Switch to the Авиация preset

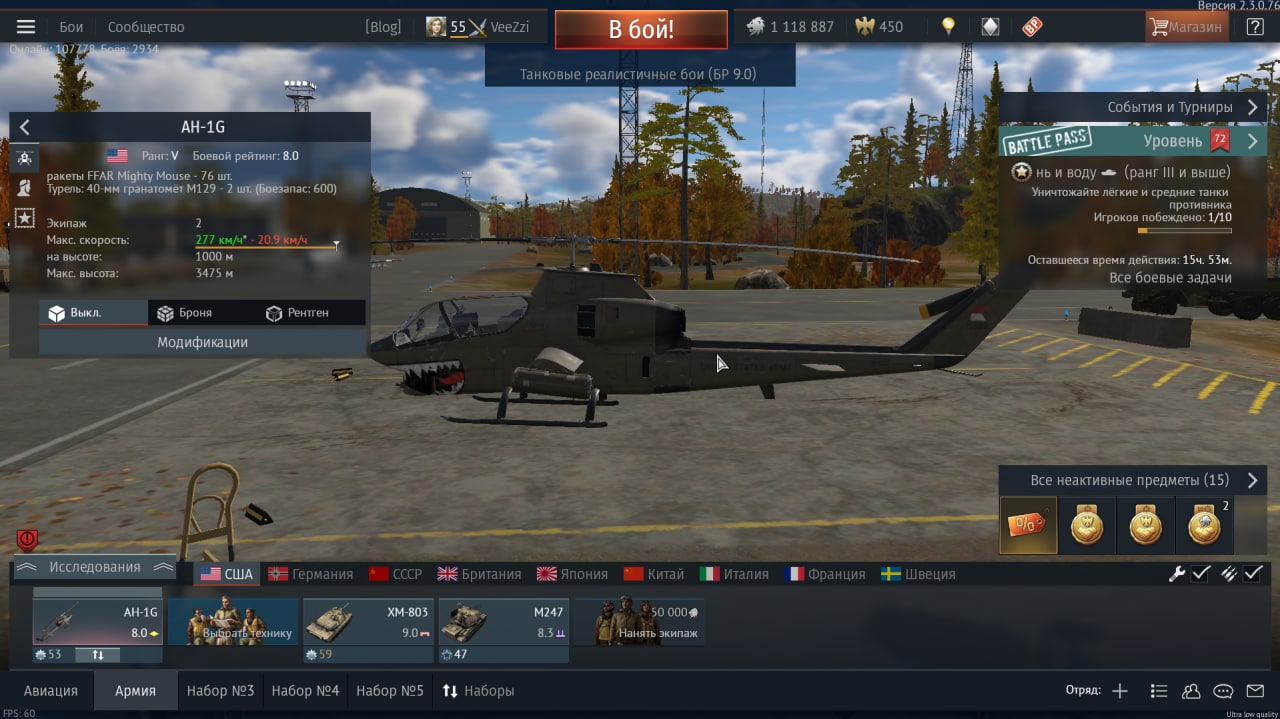tap(50, 691)
